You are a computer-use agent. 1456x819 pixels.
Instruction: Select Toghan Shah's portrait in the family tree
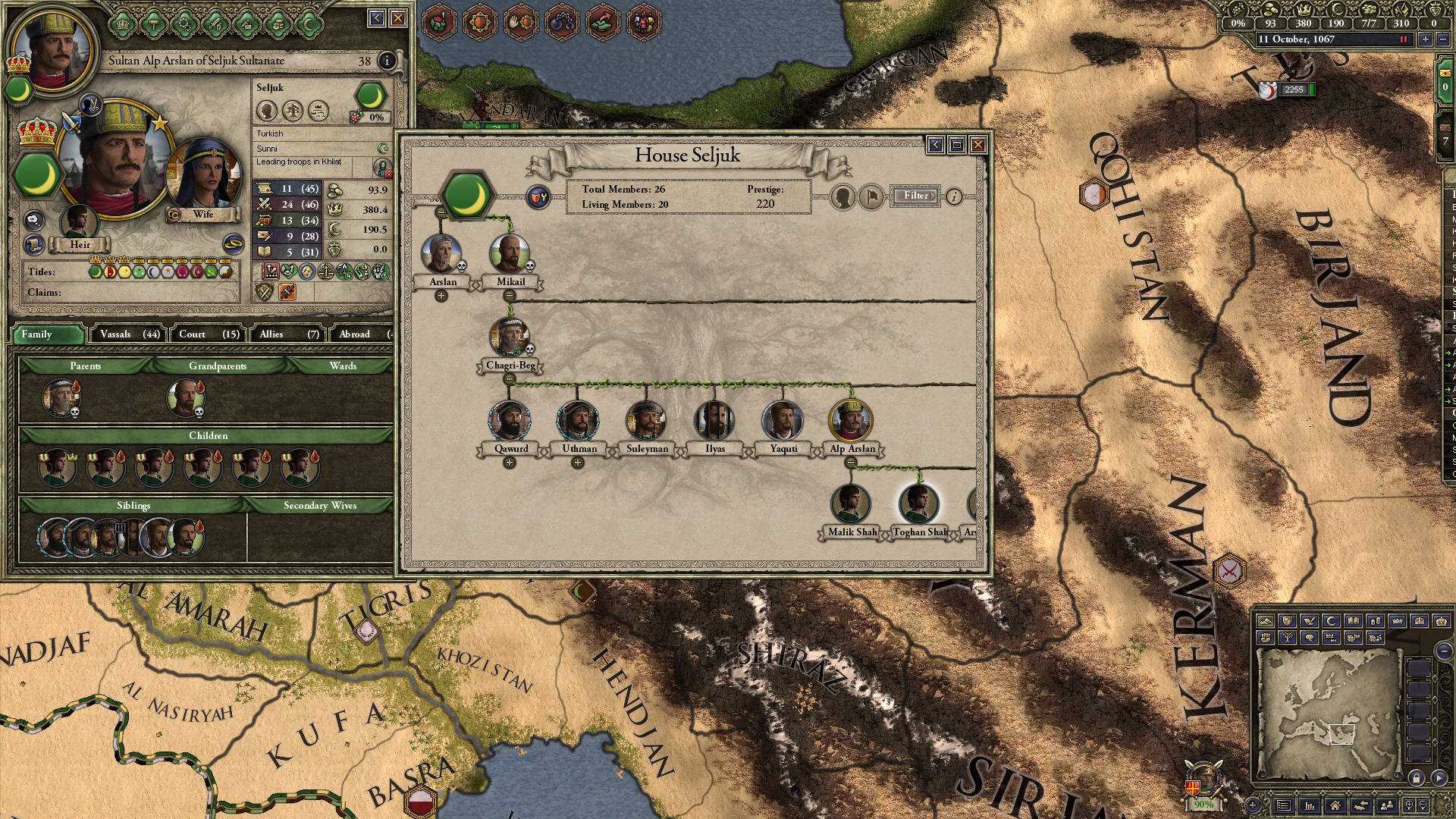pos(918,502)
